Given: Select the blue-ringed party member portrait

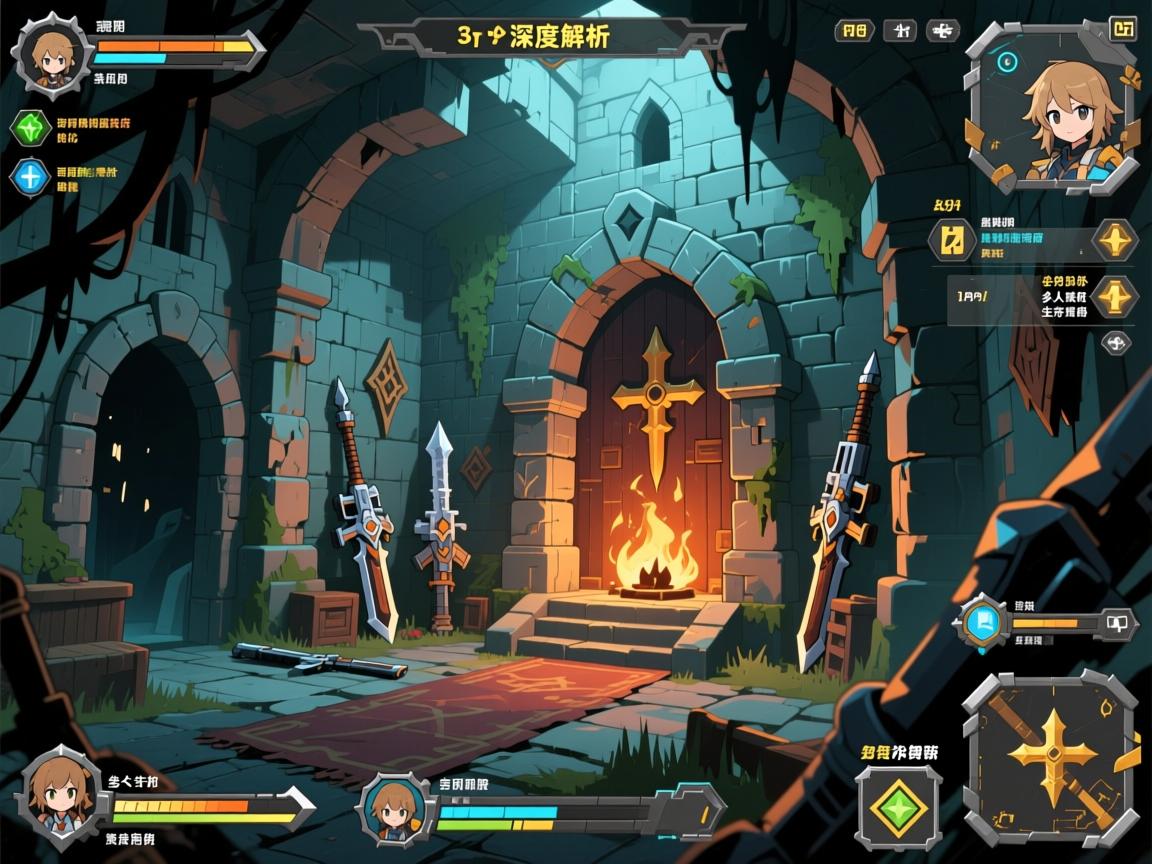Looking at the screenshot, I should point(393,806).
